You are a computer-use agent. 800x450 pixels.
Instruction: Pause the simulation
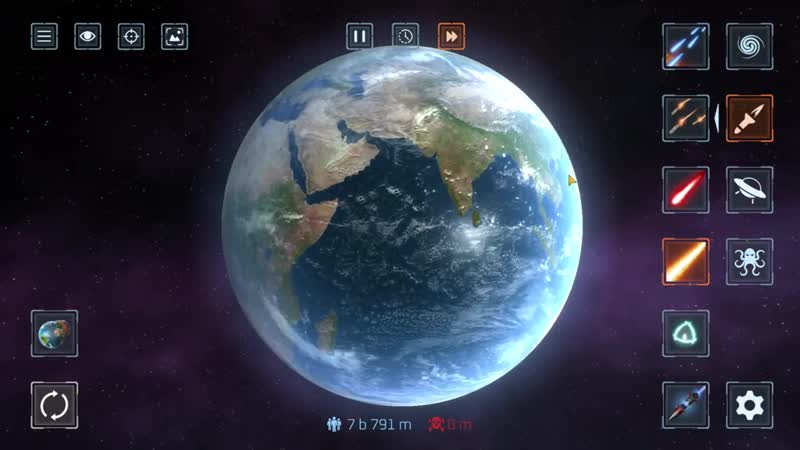(360, 36)
